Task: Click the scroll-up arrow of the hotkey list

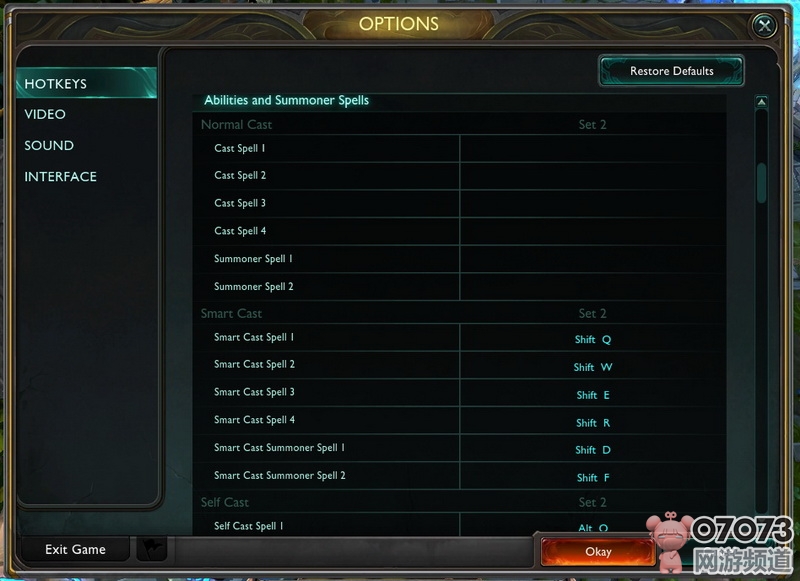Action: pos(761,102)
